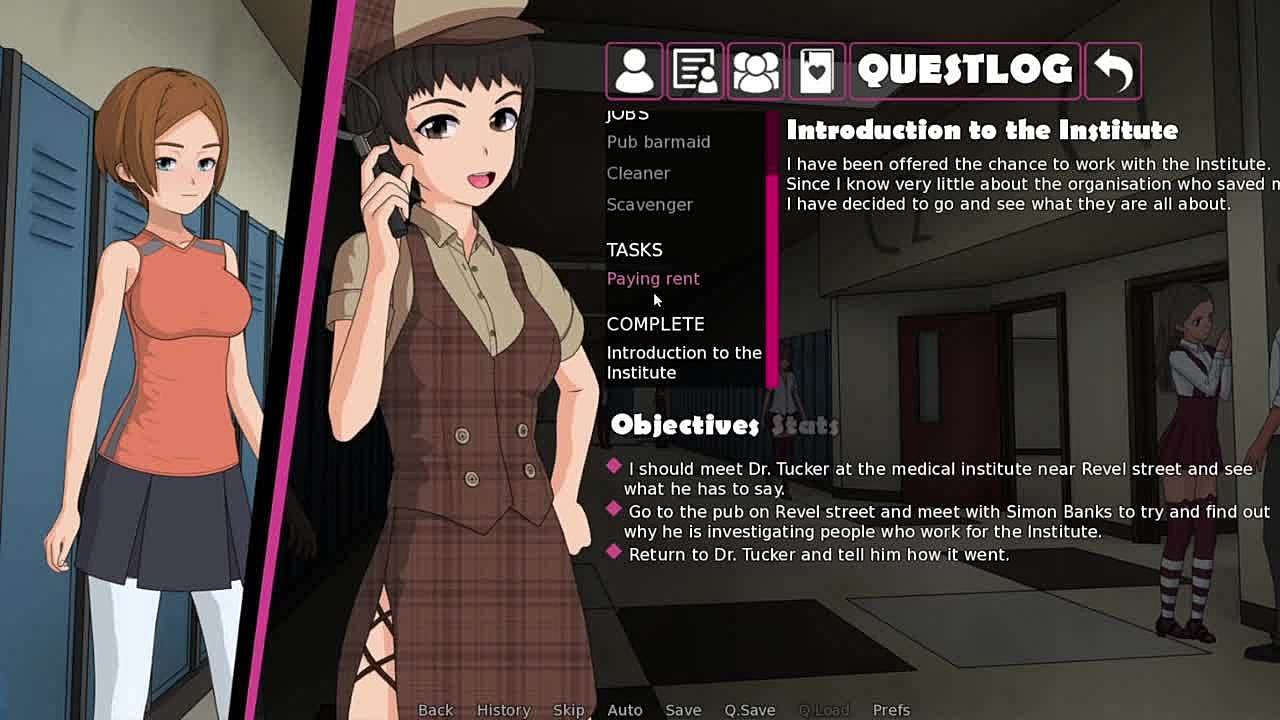Click Back in the bottom menu
This screenshot has width=1280, height=720.
pos(435,710)
